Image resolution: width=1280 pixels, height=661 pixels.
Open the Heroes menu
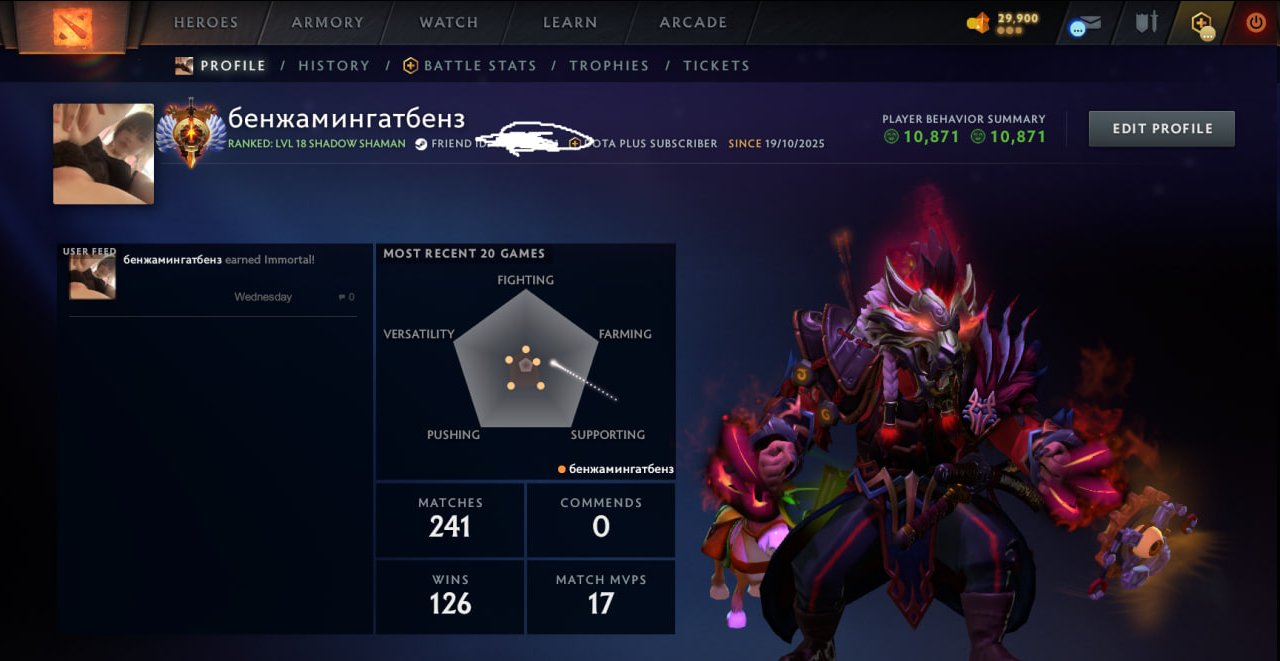(x=206, y=22)
